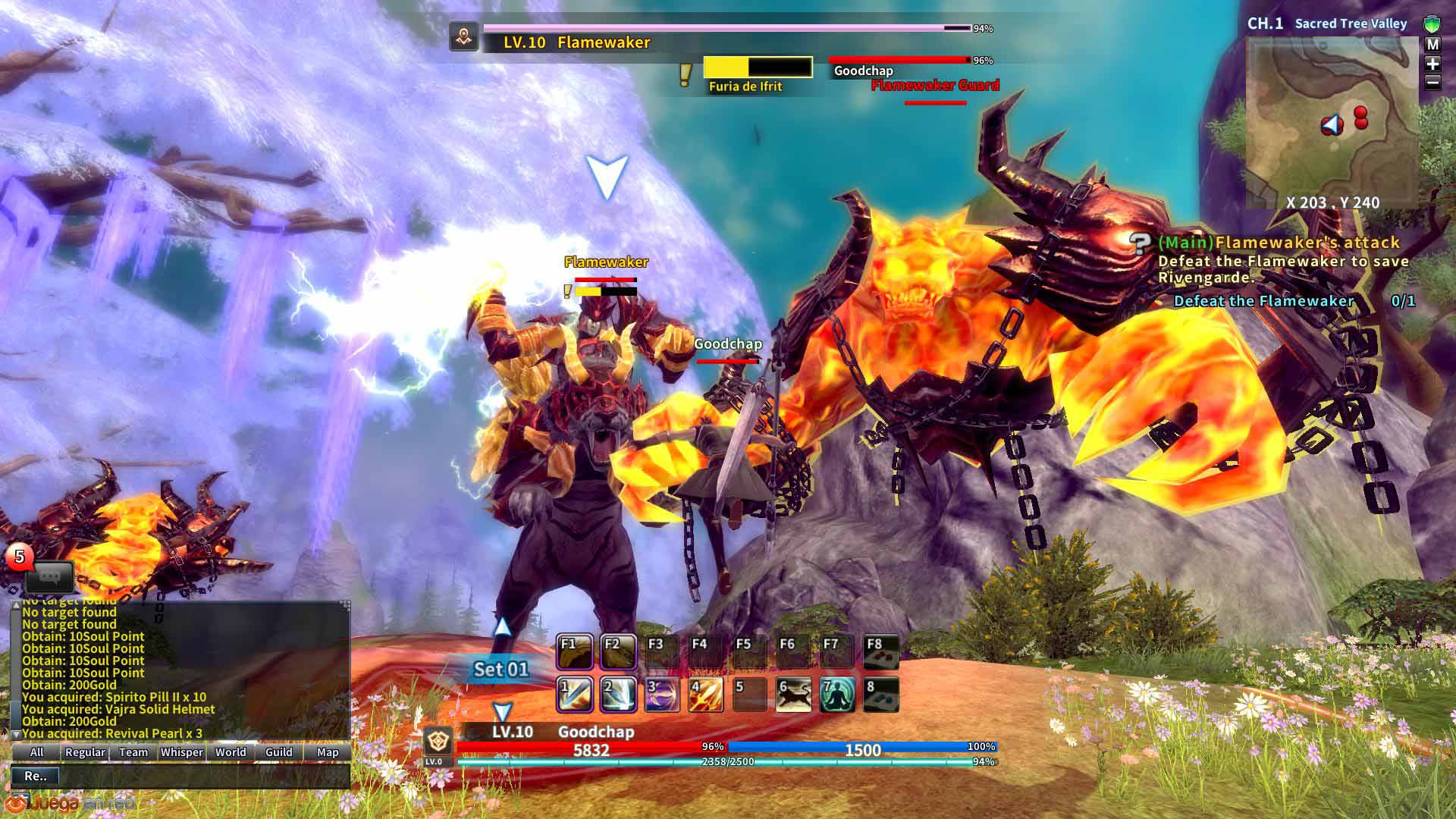Show the World chat channel

[x=231, y=752]
